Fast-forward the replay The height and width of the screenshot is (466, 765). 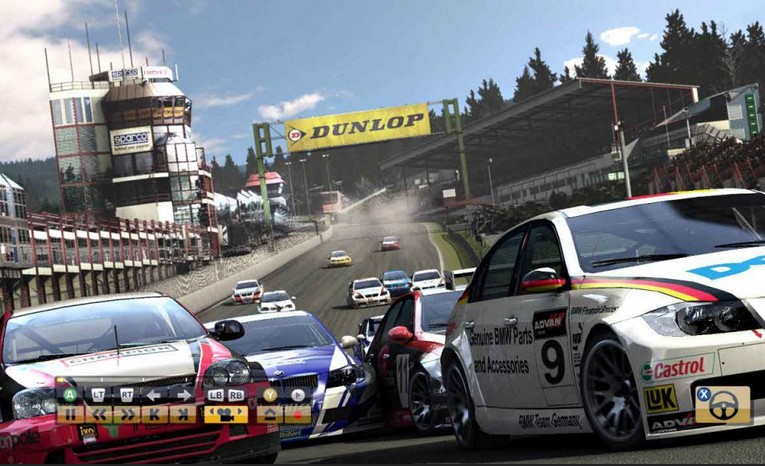126,414
